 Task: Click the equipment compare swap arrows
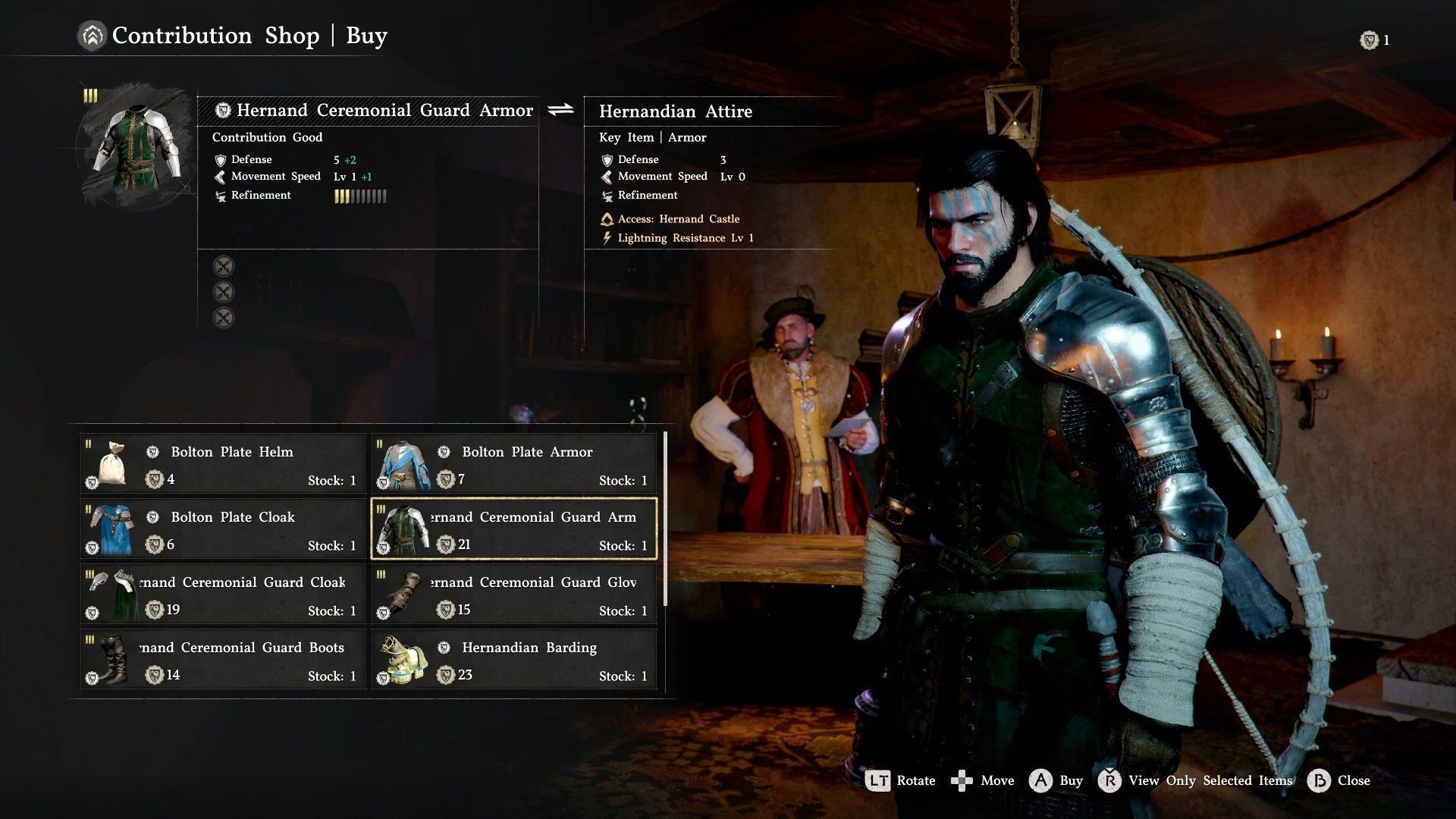click(x=561, y=110)
